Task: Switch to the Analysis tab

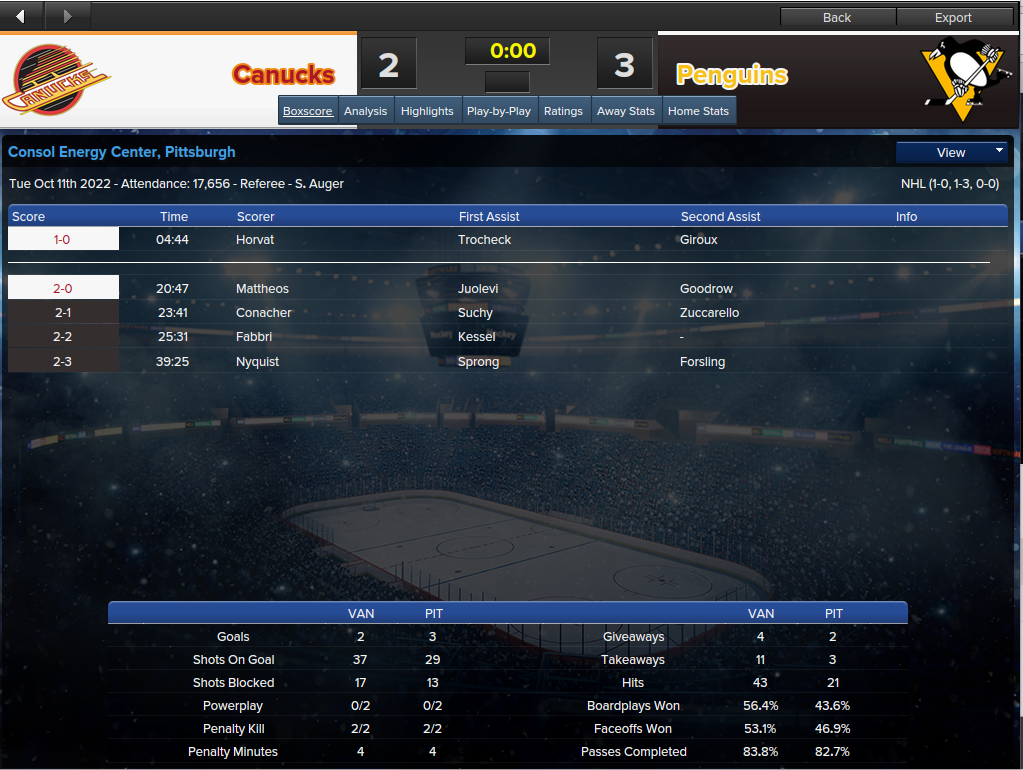Action: [x=365, y=111]
